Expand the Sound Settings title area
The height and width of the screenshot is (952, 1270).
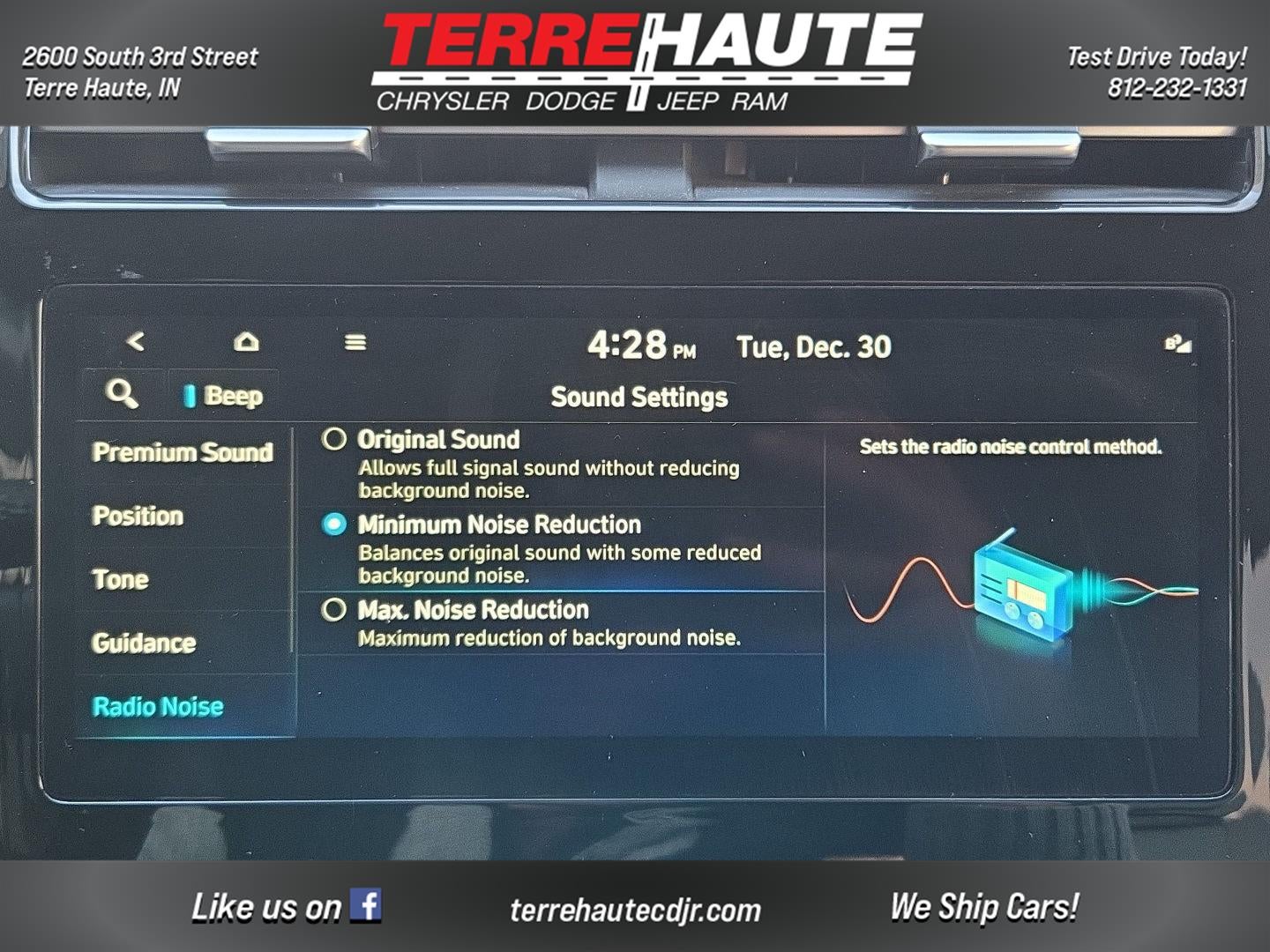[638, 397]
